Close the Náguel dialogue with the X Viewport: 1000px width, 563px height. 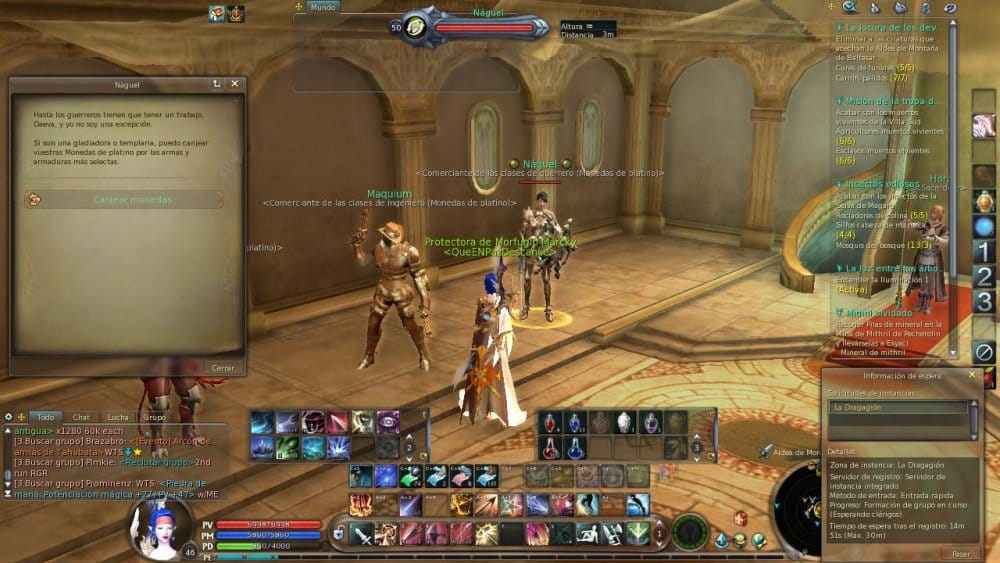pos(235,84)
